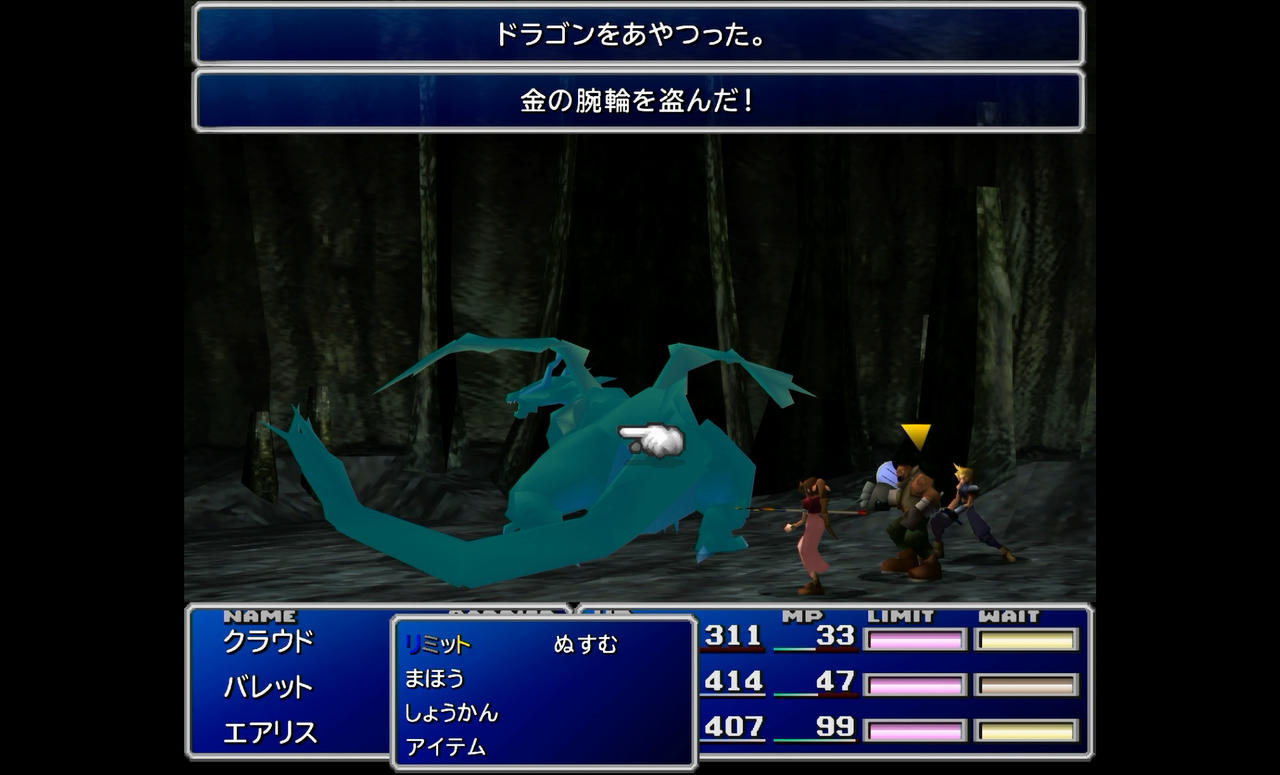This screenshot has width=1280, height=775.
Task: Choose エアリス in the party list
Action: coord(270,733)
